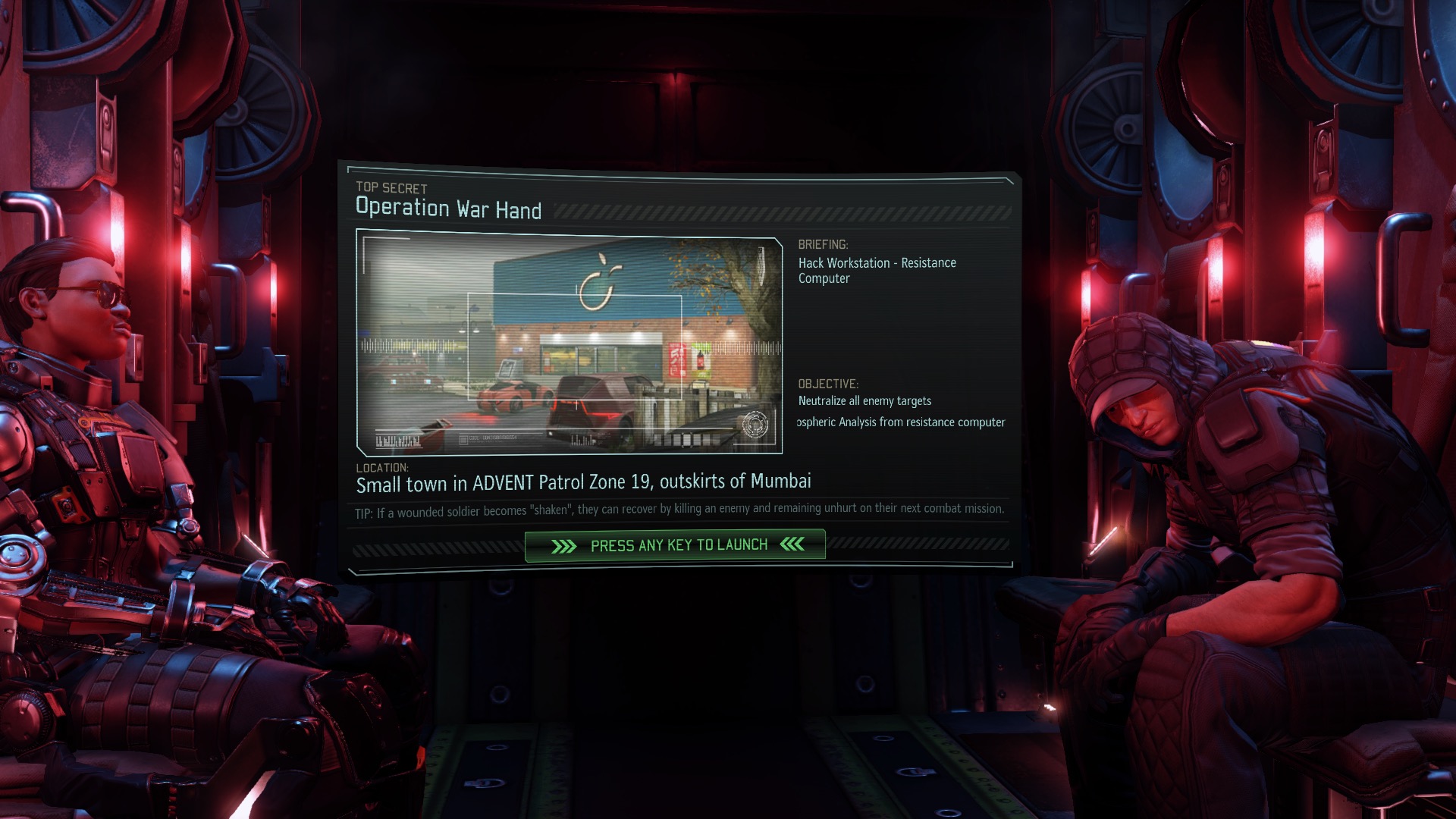
Task: Select the Operation War Hand title
Action: 448,210
